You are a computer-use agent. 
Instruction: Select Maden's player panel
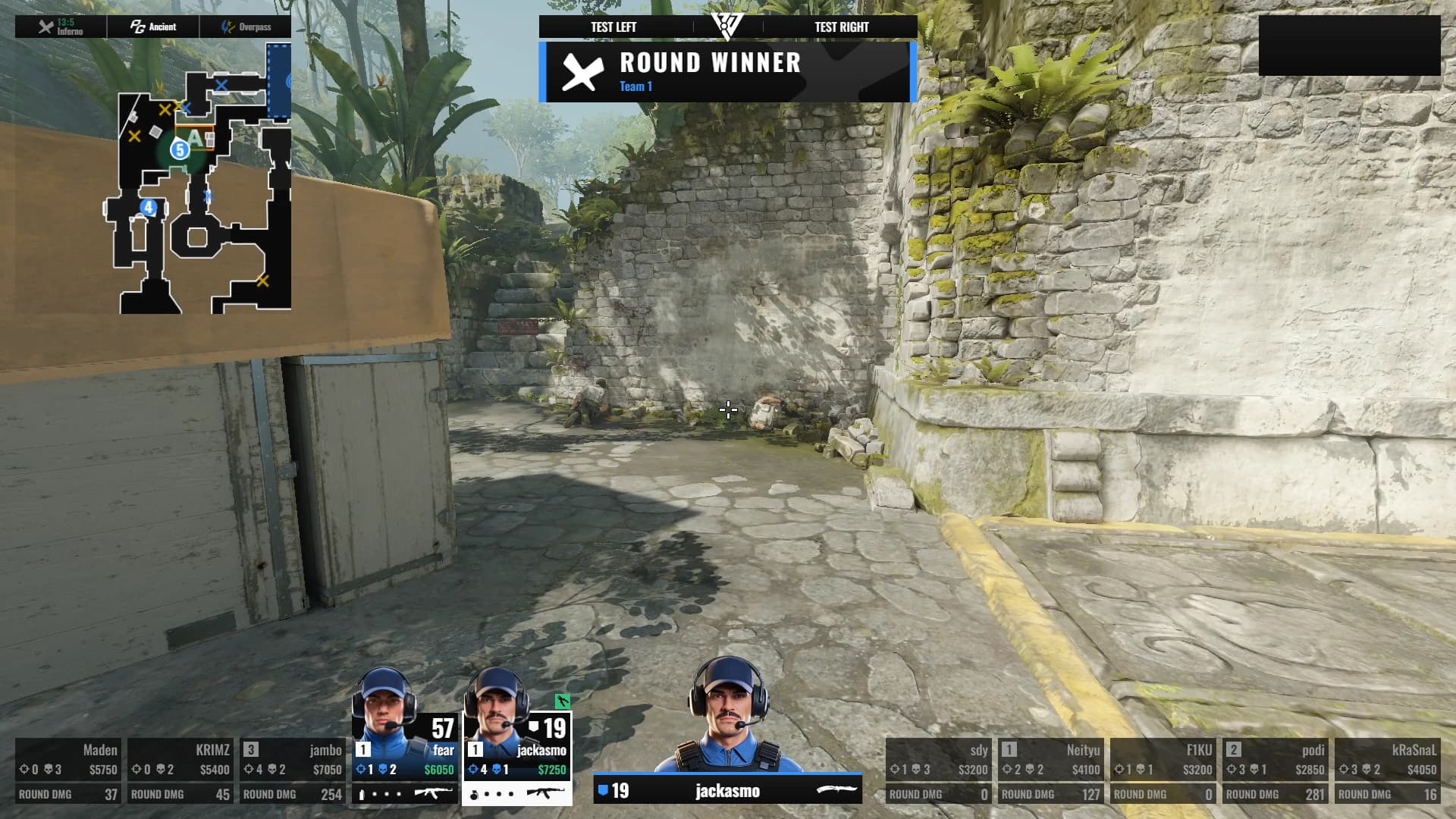(68, 770)
